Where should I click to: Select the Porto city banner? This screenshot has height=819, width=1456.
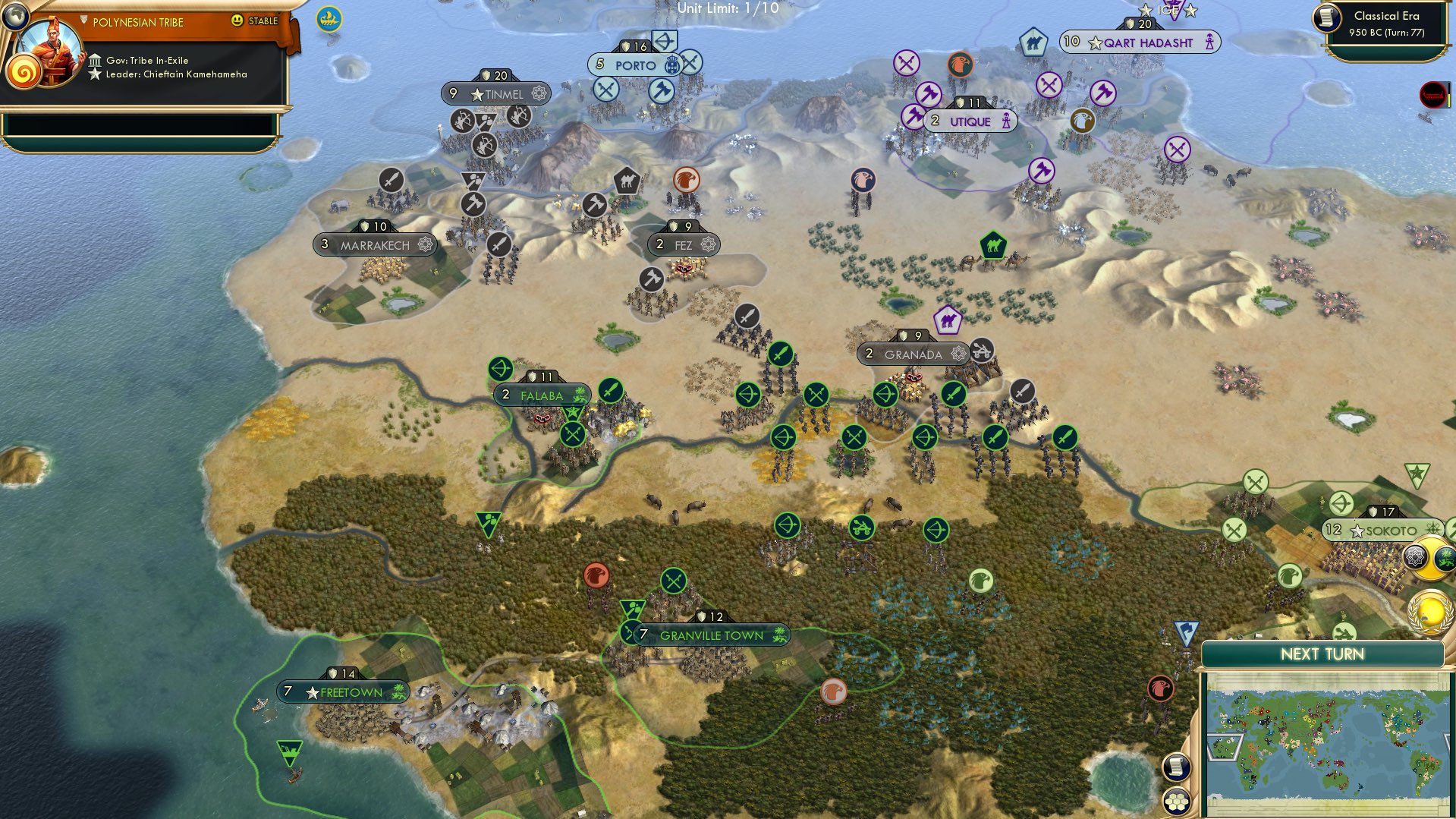click(635, 65)
